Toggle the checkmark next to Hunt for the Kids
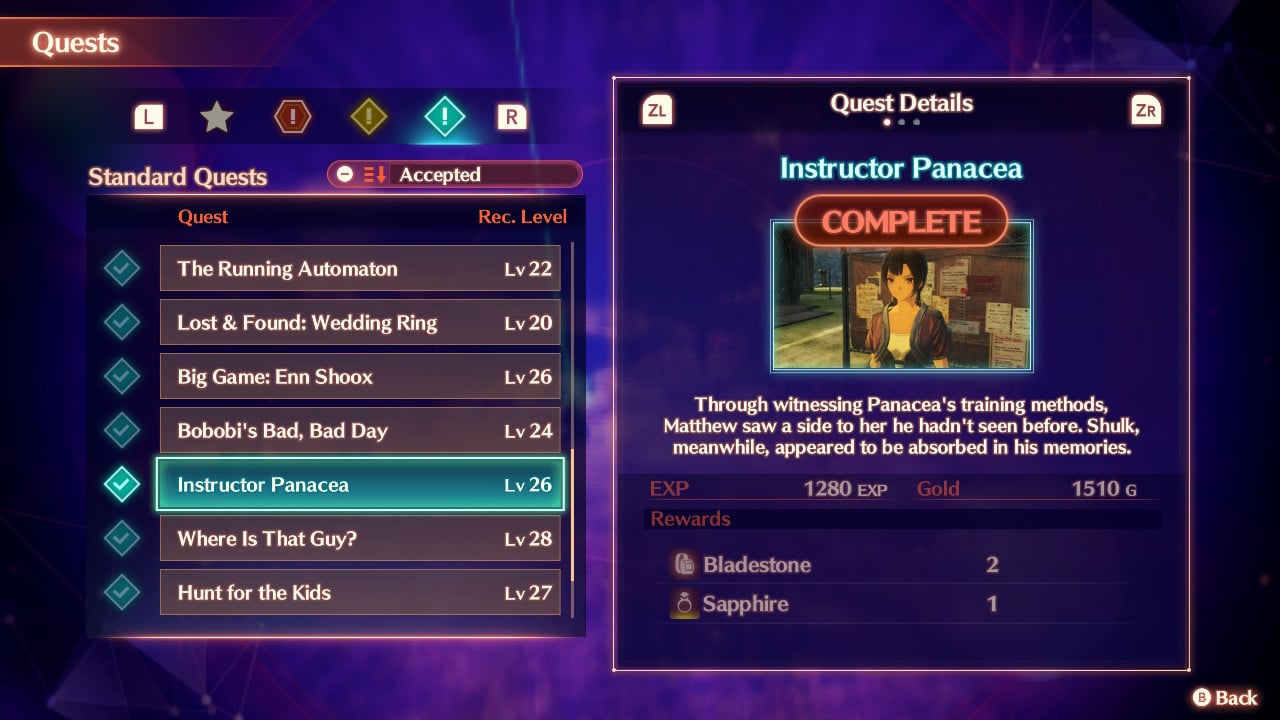This screenshot has width=1280, height=720. (x=122, y=592)
